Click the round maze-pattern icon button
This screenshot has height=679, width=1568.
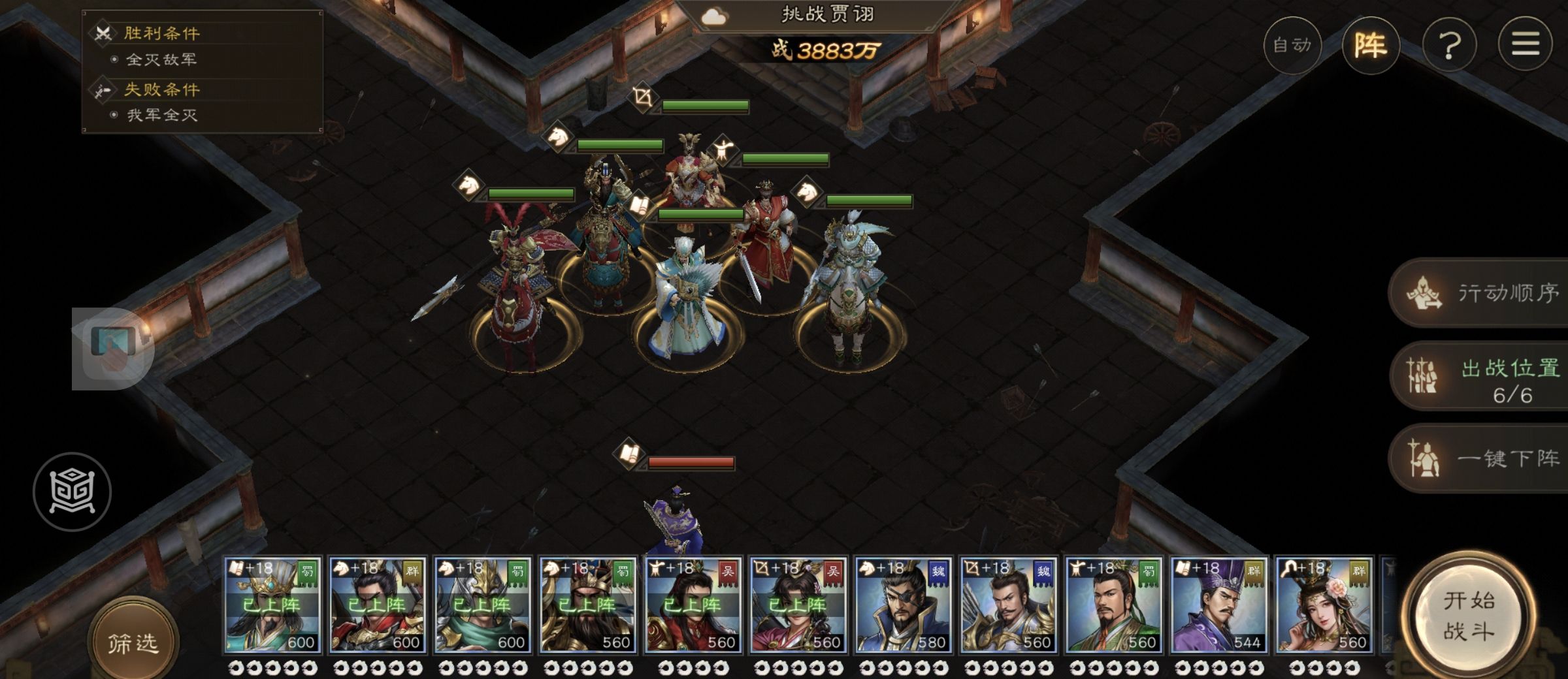click(72, 491)
